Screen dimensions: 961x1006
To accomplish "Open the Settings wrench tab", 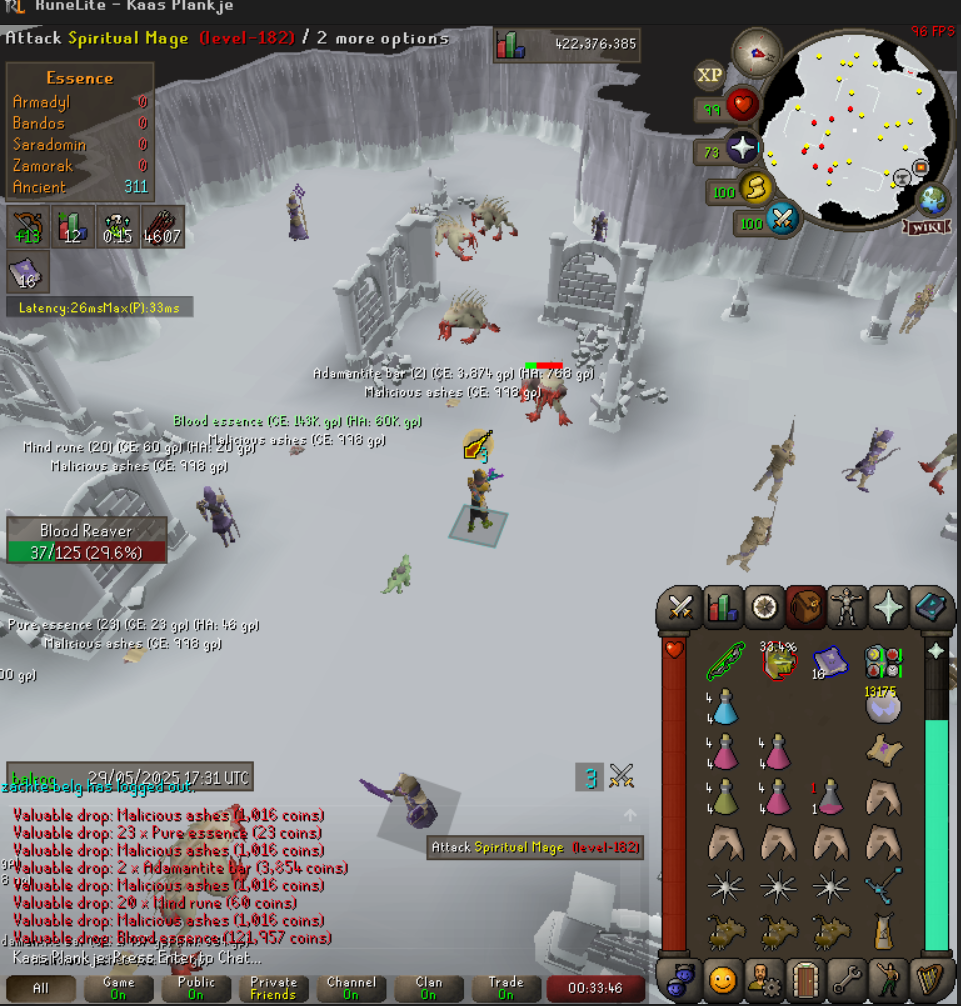I will pos(848,978).
